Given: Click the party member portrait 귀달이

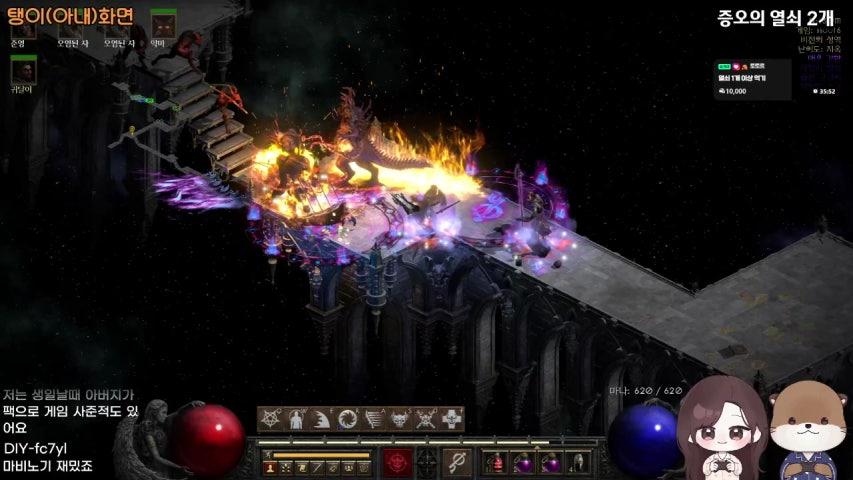Looking at the screenshot, I should 23,70.
